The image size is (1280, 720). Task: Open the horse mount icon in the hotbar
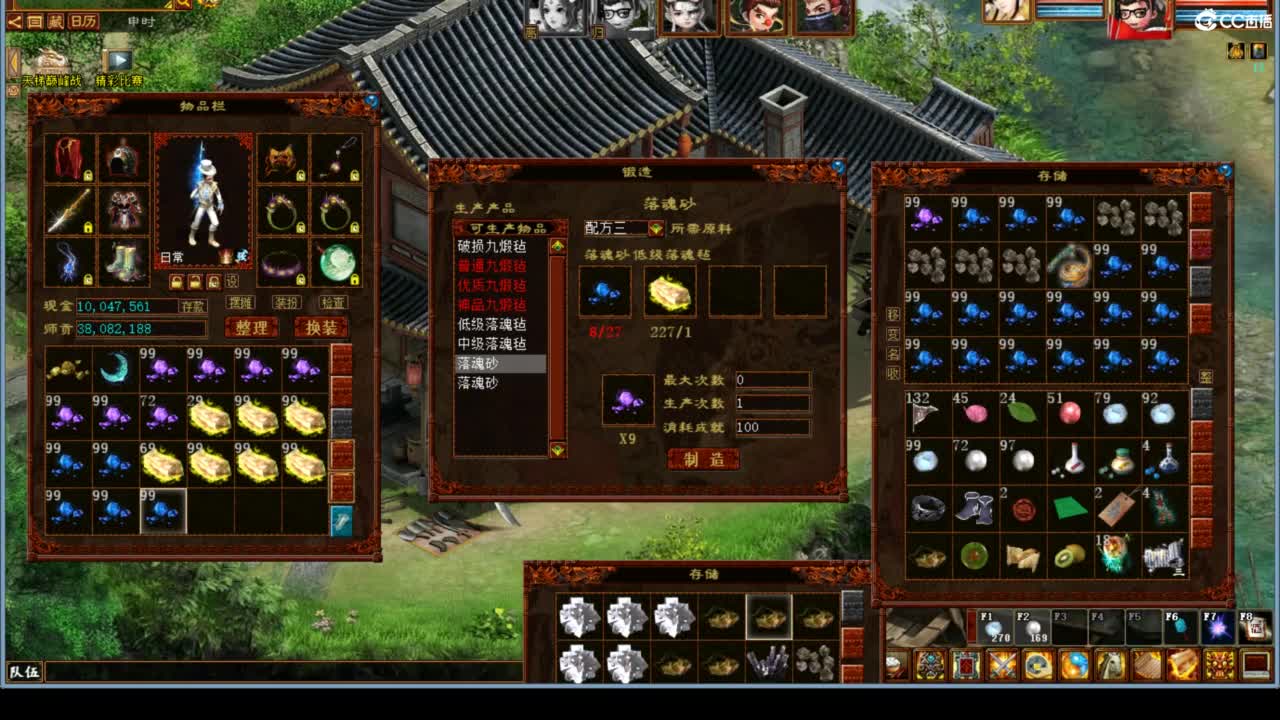tap(1112, 664)
